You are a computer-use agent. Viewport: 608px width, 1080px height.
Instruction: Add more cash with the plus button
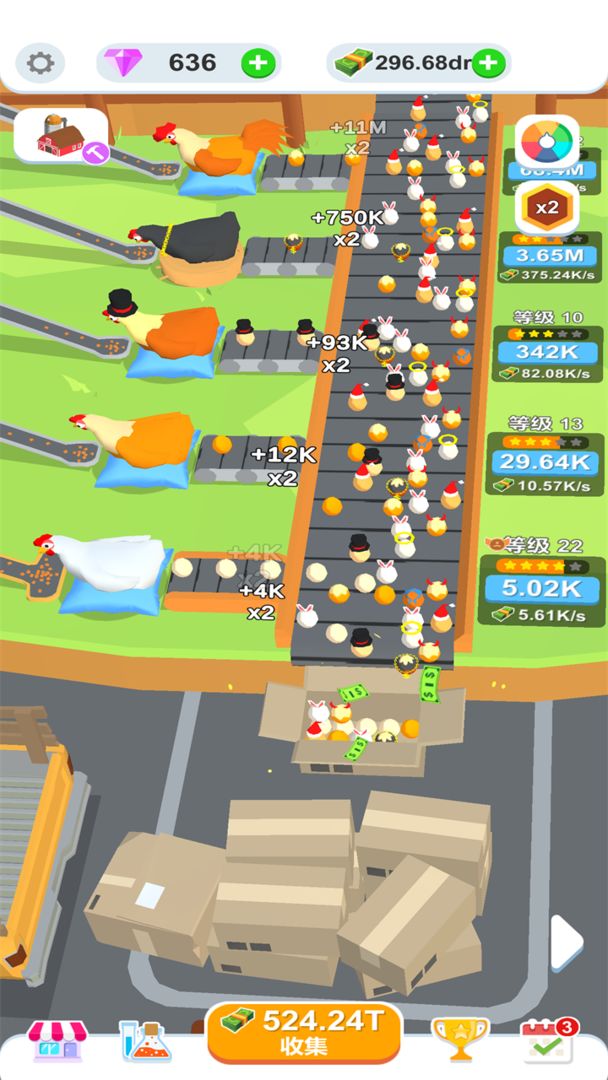point(488,63)
